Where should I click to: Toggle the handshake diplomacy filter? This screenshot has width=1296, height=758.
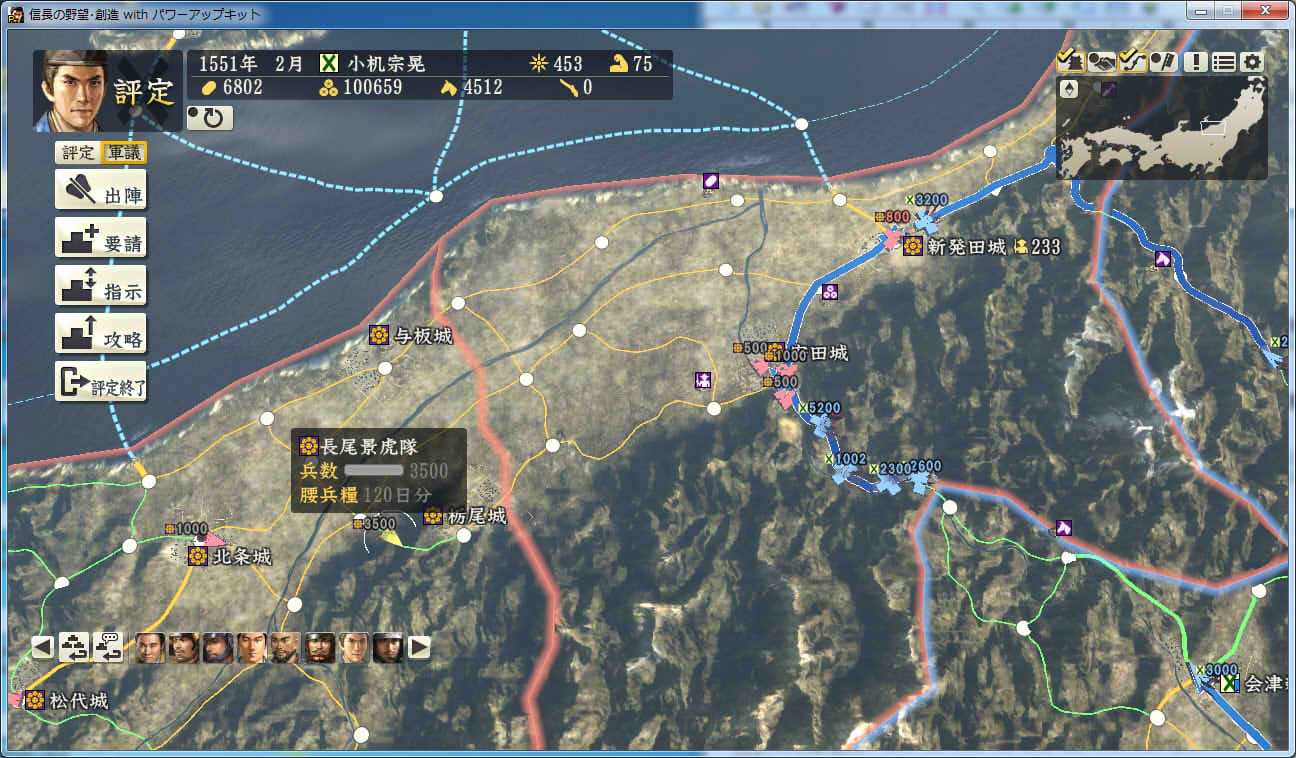pos(1101,61)
